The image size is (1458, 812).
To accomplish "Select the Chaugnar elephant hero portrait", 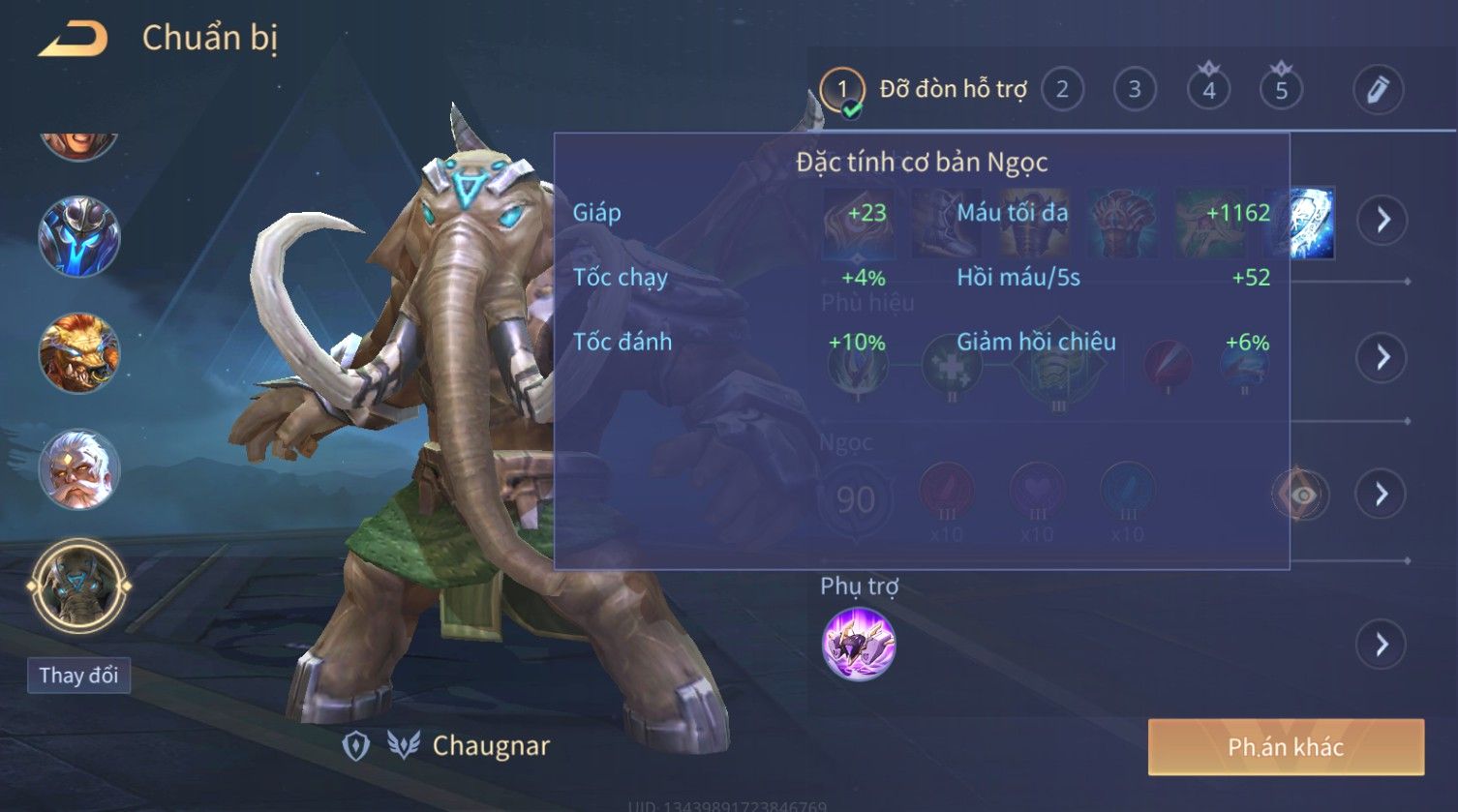I will coord(79,586).
